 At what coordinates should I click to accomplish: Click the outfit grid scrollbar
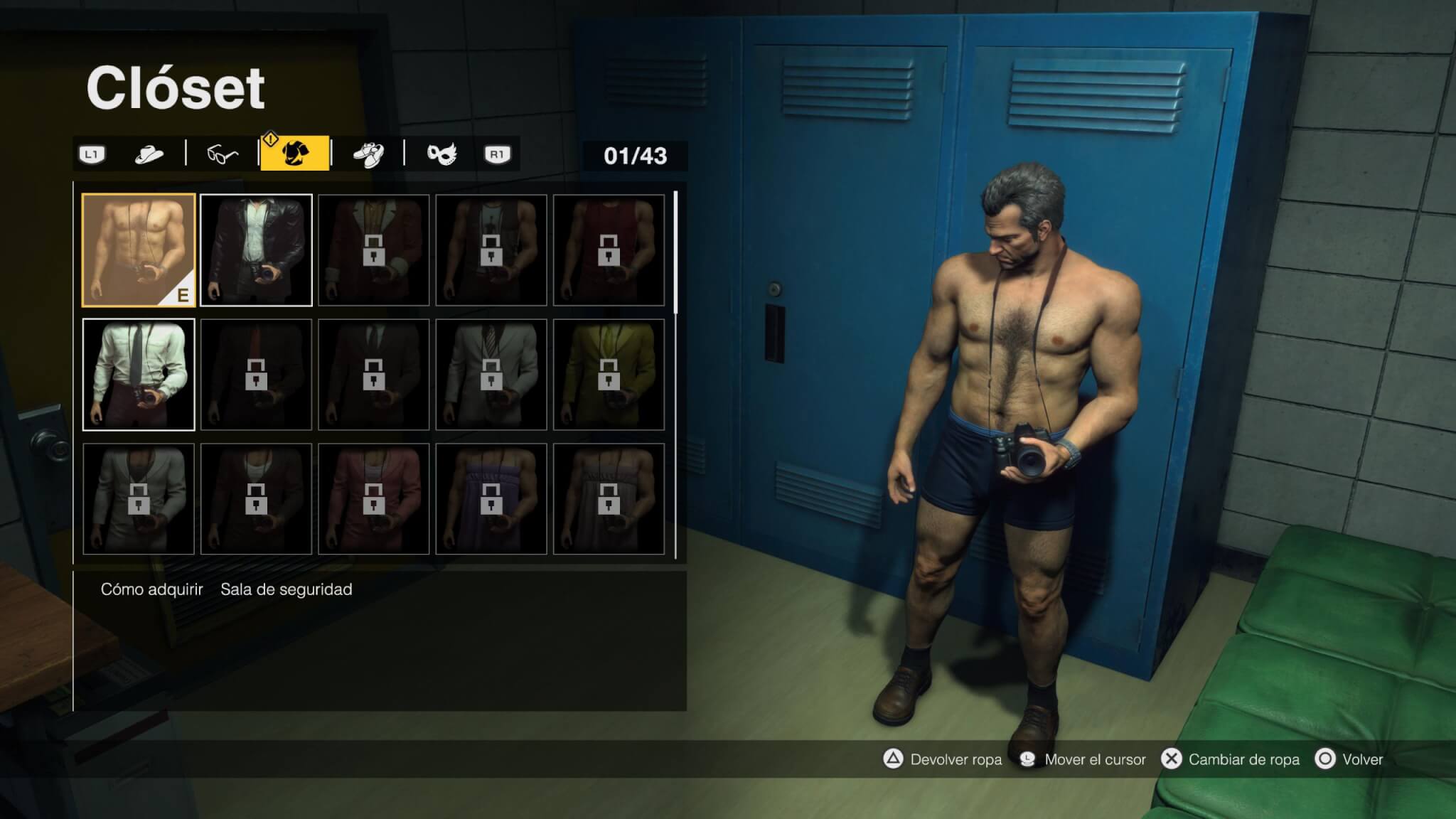[x=675, y=252]
